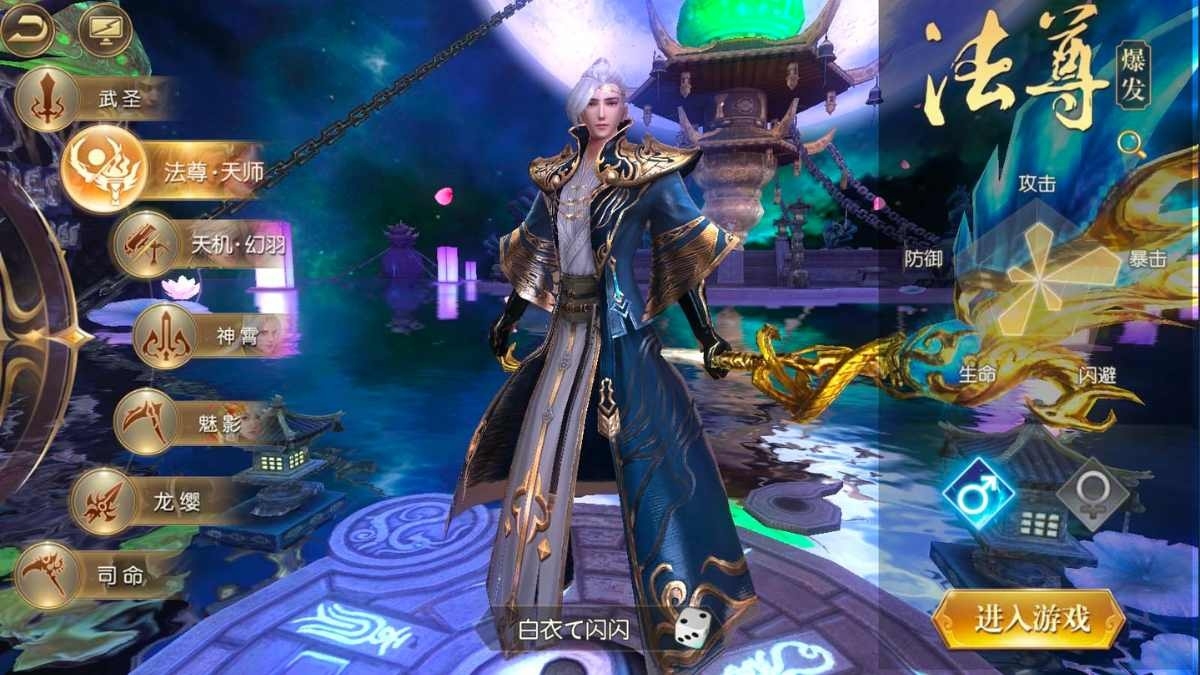Select the 龙缨 class
This screenshot has width=1200, height=675.
pyautogui.click(x=105, y=502)
